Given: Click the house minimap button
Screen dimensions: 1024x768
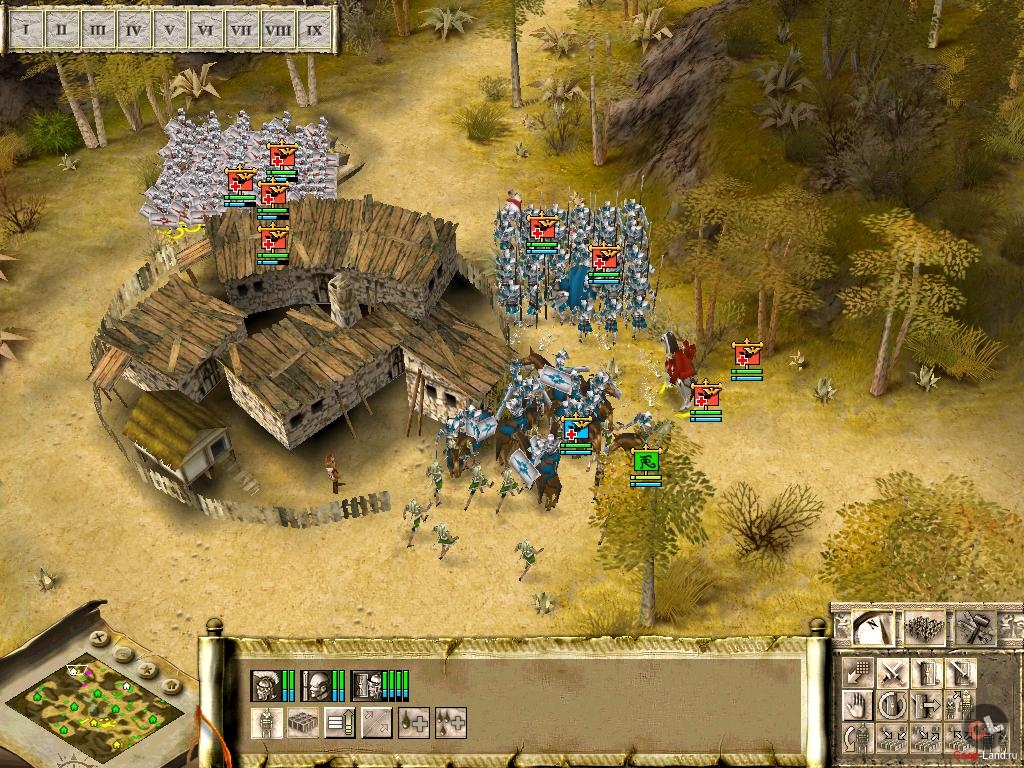Looking at the screenshot, I should [170, 684].
